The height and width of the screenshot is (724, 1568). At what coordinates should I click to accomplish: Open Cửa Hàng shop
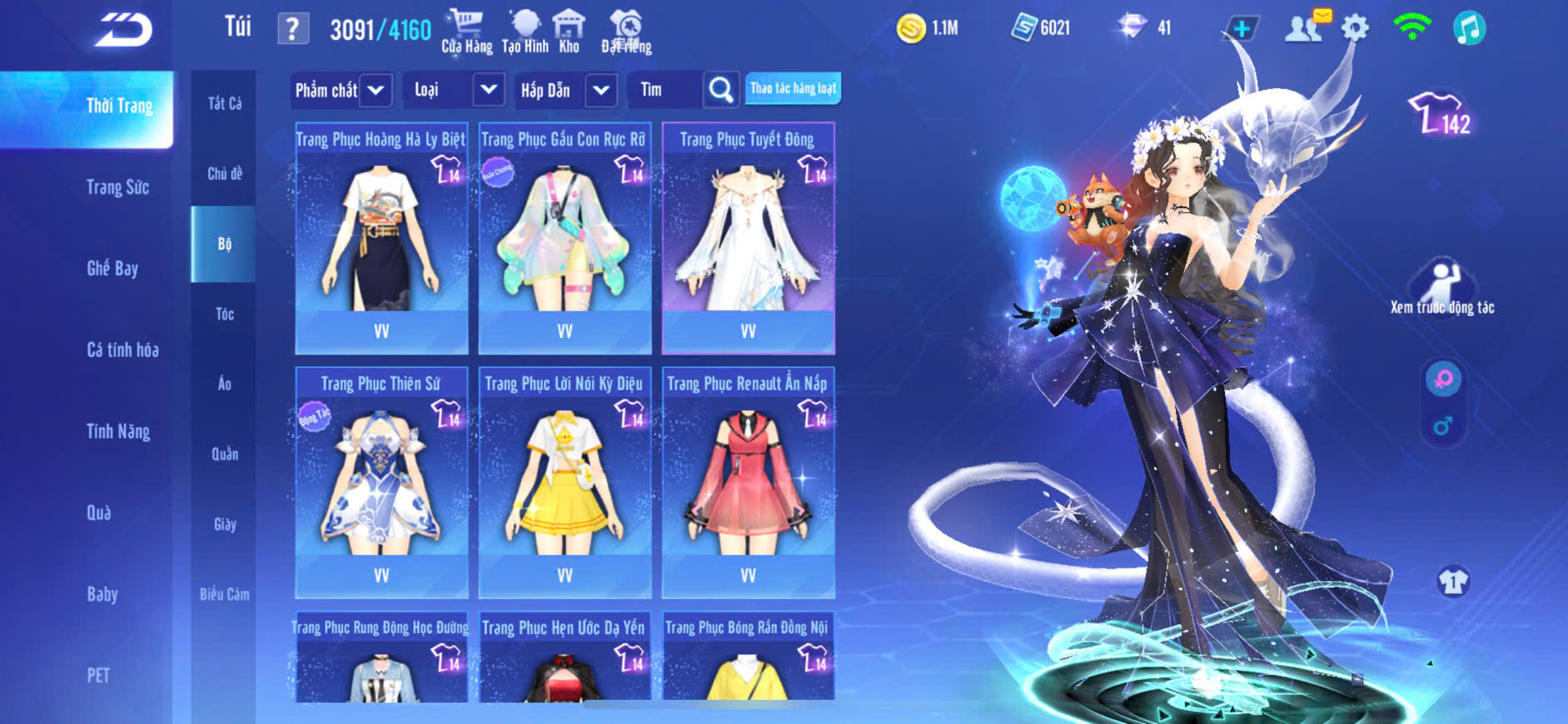pyautogui.click(x=466, y=32)
